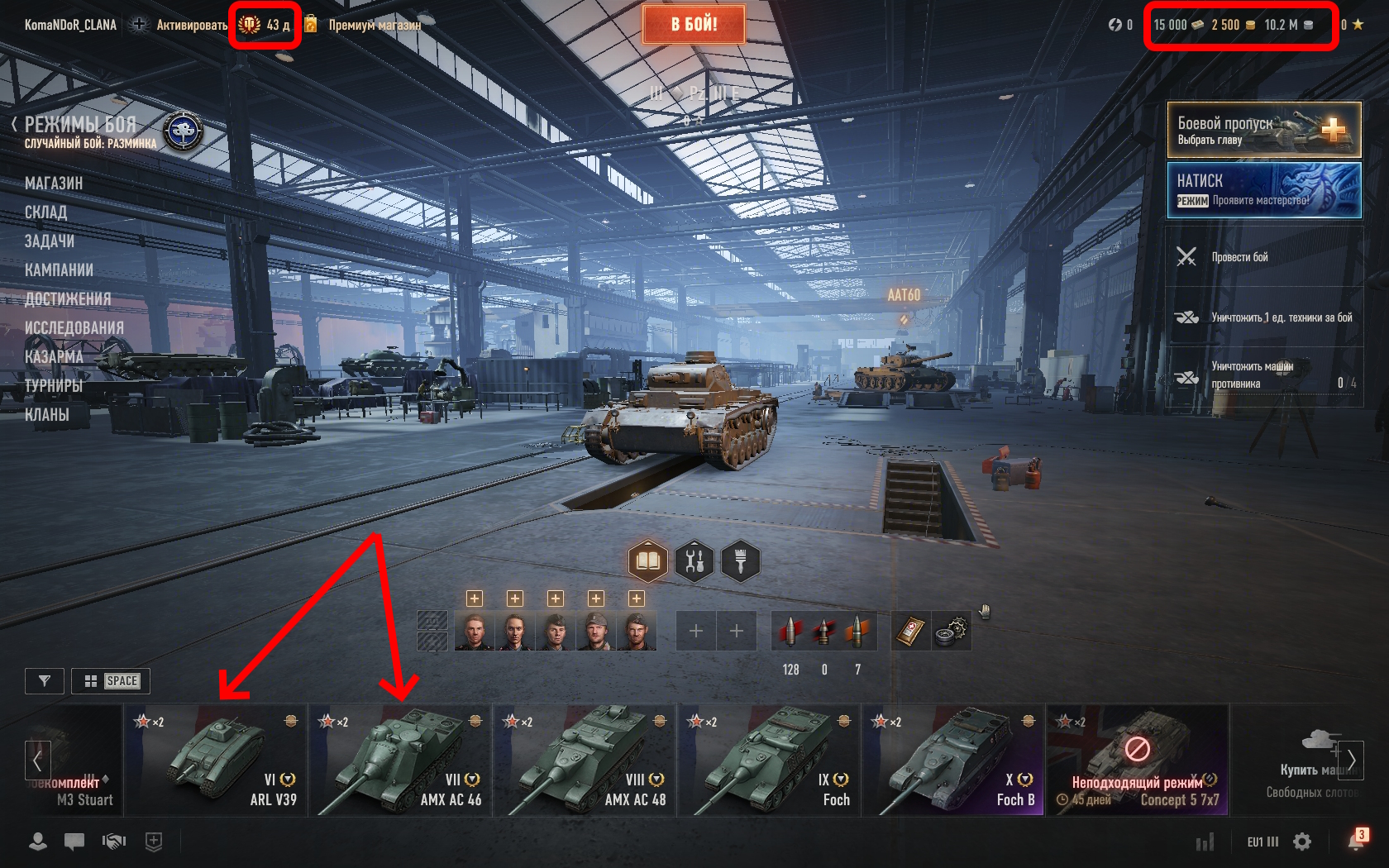The width and height of the screenshot is (1389, 868).
Task: Open the Премиум магазин link
Action: coord(374,25)
